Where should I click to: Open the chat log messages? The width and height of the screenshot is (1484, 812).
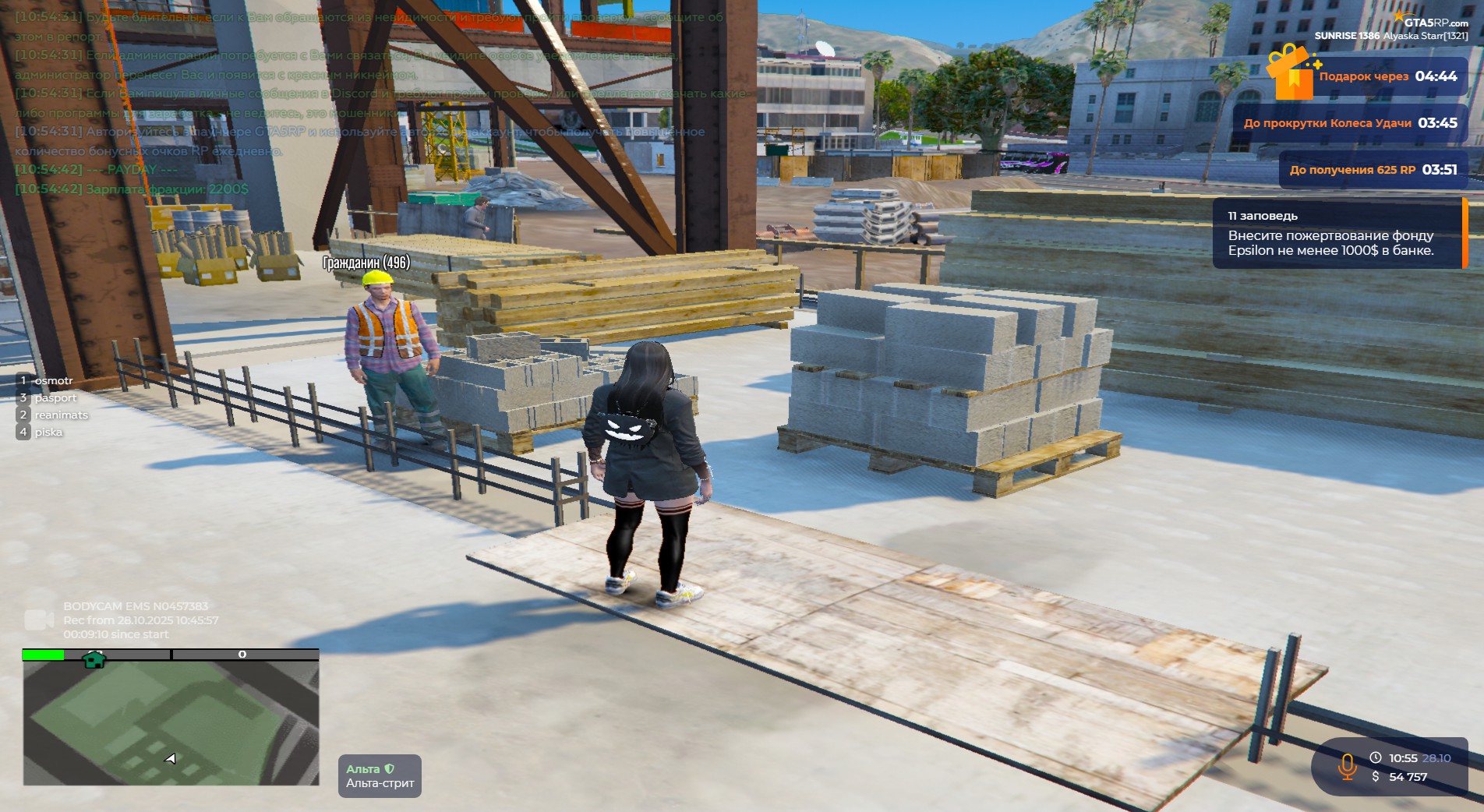coord(366,101)
